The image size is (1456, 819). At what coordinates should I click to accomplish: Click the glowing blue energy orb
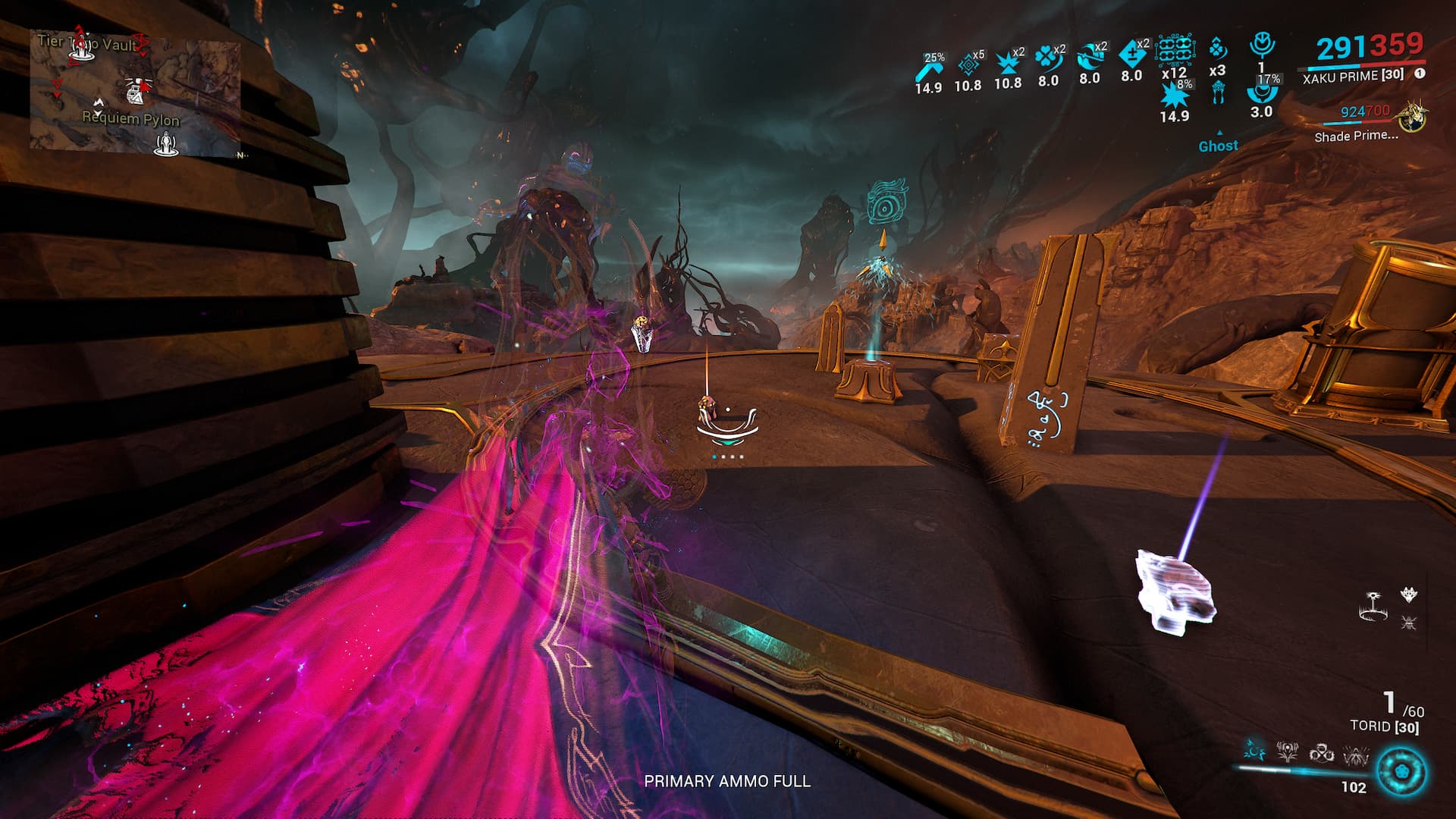tap(1401, 772)
